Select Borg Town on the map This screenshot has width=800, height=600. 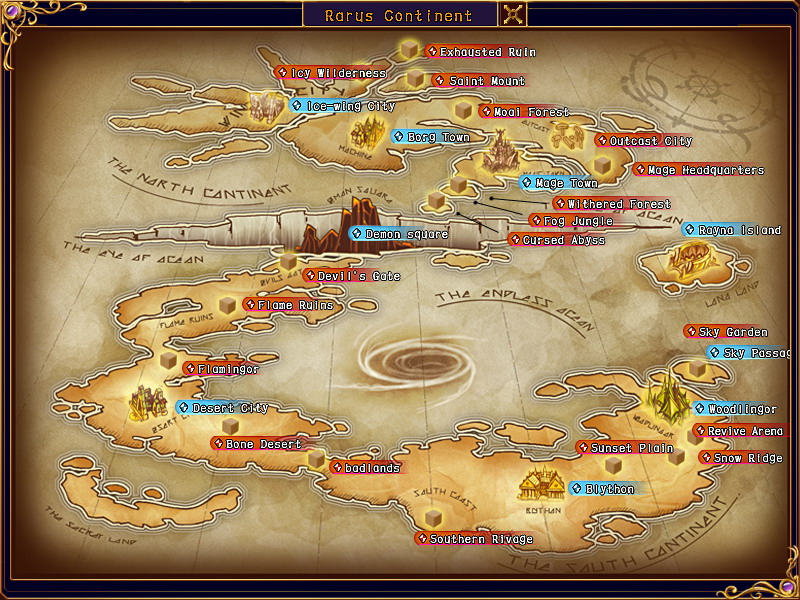point(430,137)
